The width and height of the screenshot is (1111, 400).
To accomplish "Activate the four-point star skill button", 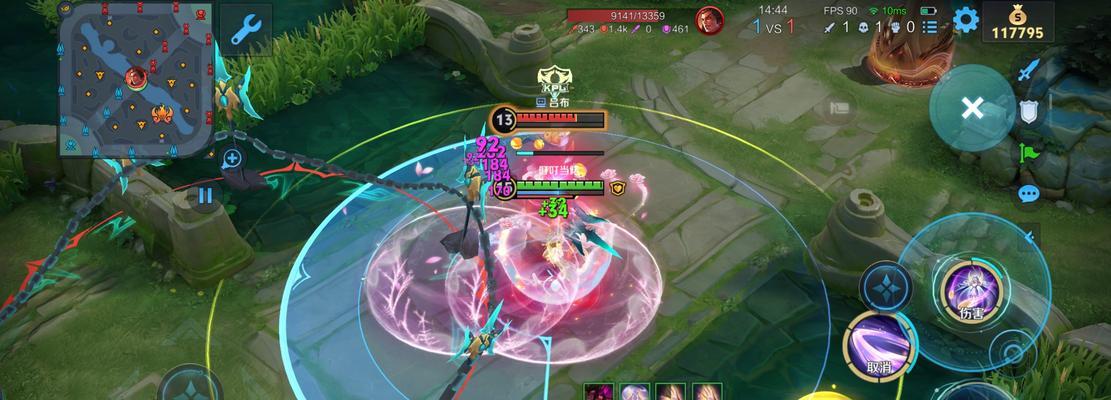I will point(887,290).
